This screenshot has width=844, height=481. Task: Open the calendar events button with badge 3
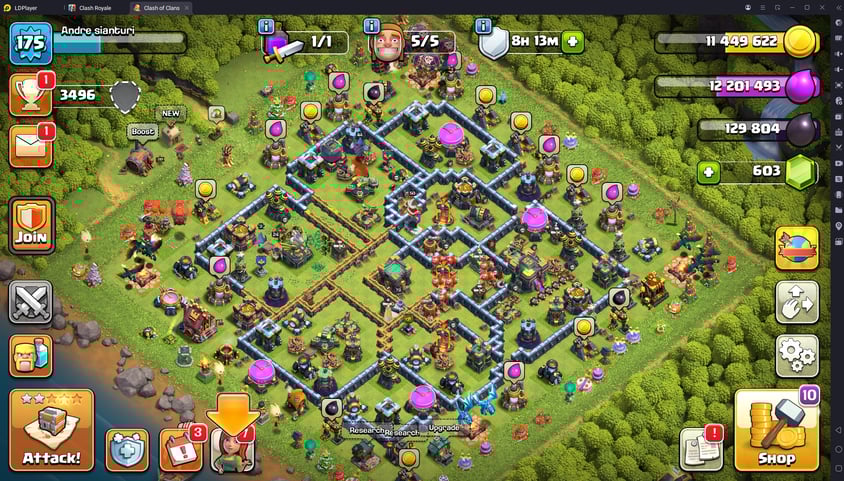tap(180, 450)
